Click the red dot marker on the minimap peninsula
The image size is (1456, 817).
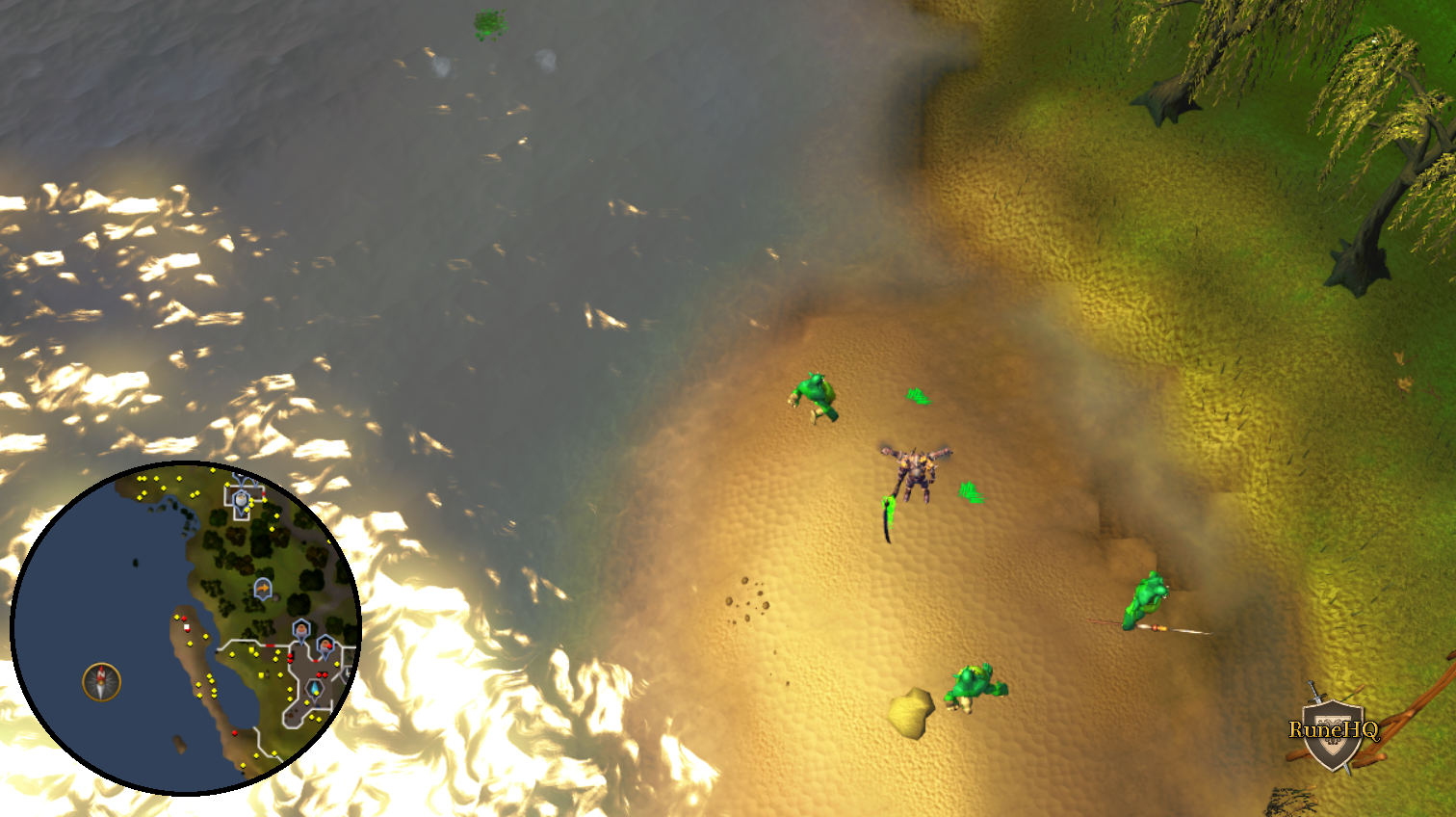[x=185, y=619]
